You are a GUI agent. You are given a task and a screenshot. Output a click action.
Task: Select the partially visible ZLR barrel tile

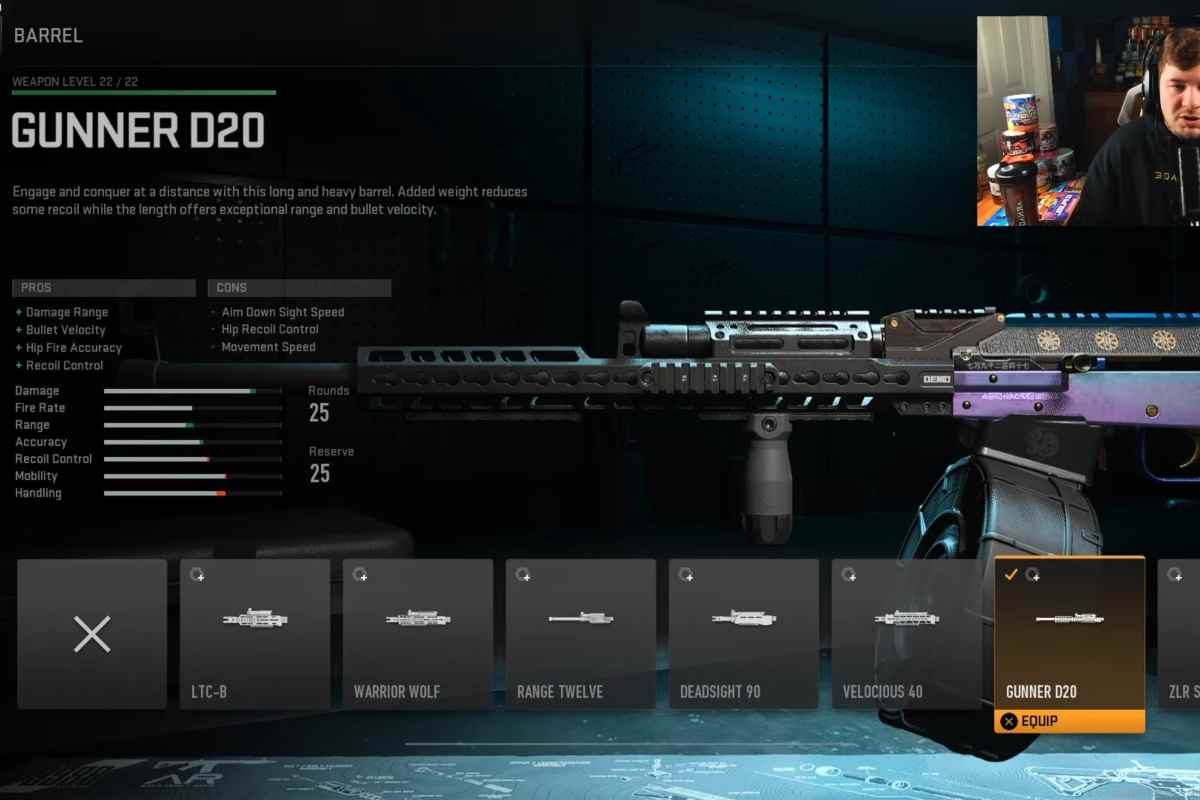tap(1180, 634)
